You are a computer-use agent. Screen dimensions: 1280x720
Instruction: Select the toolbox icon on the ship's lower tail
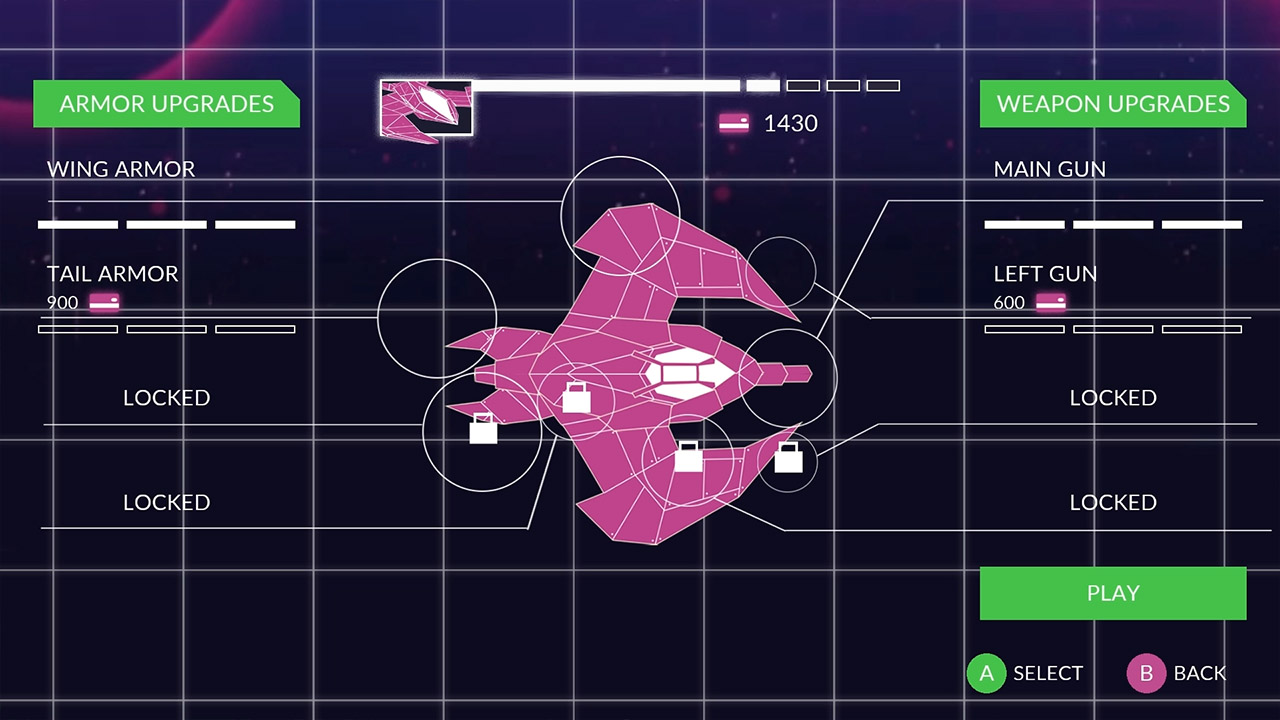click(x=691, y=459)
